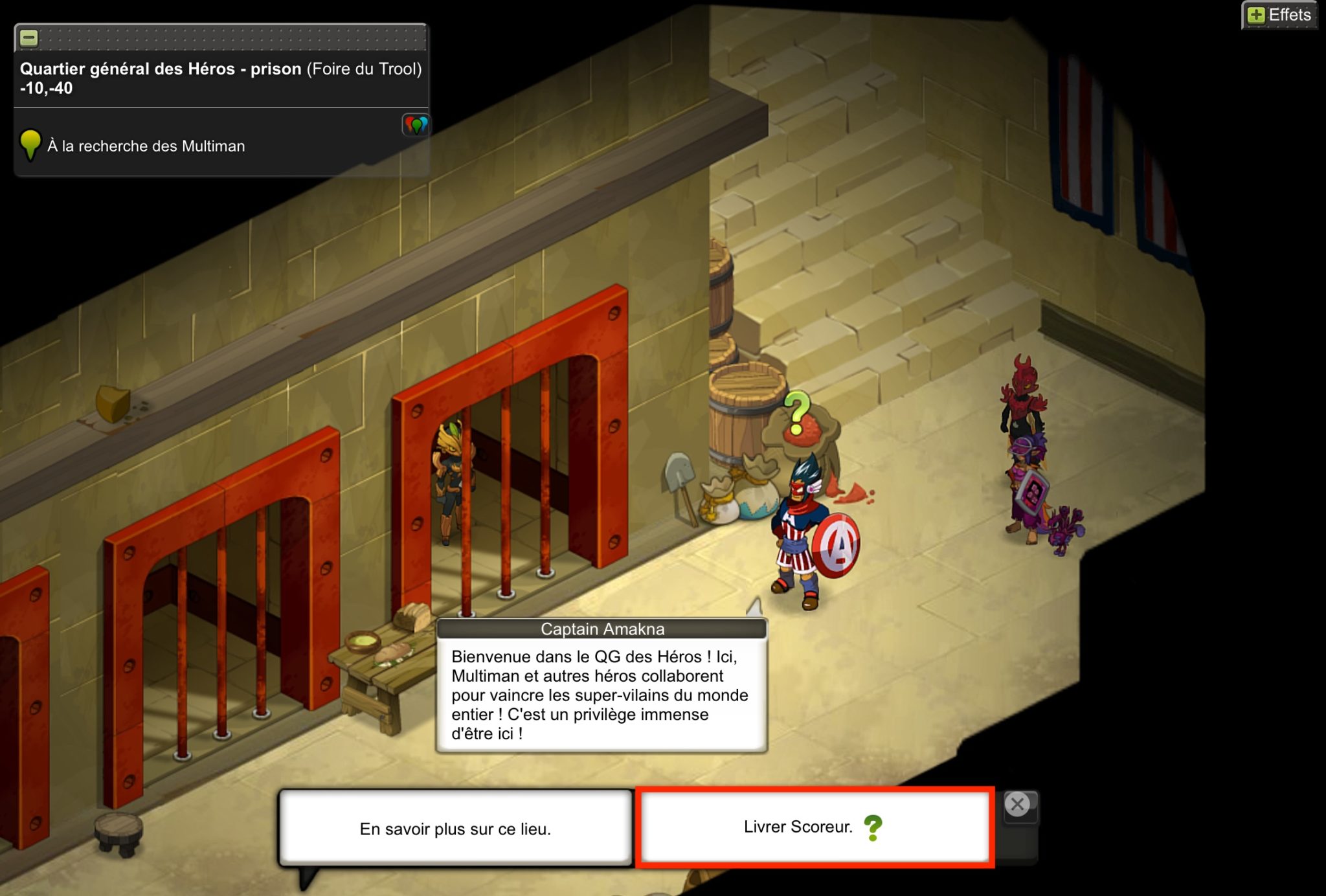Toggle the colored map markers icon
The height and width of the screenshot is (896, 1326).
[x=416, y=124]
